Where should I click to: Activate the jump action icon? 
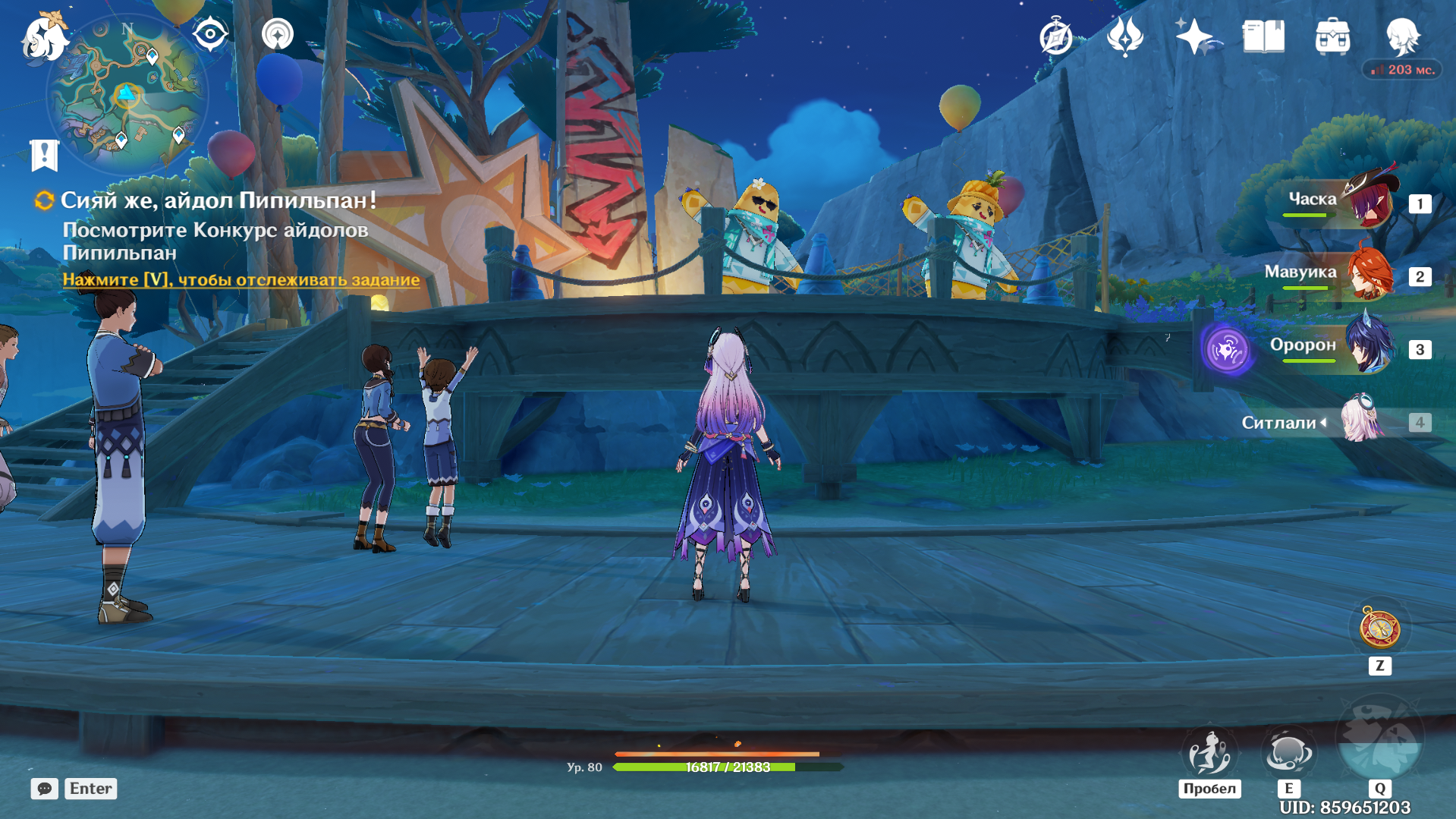(x=1209, y=753)
